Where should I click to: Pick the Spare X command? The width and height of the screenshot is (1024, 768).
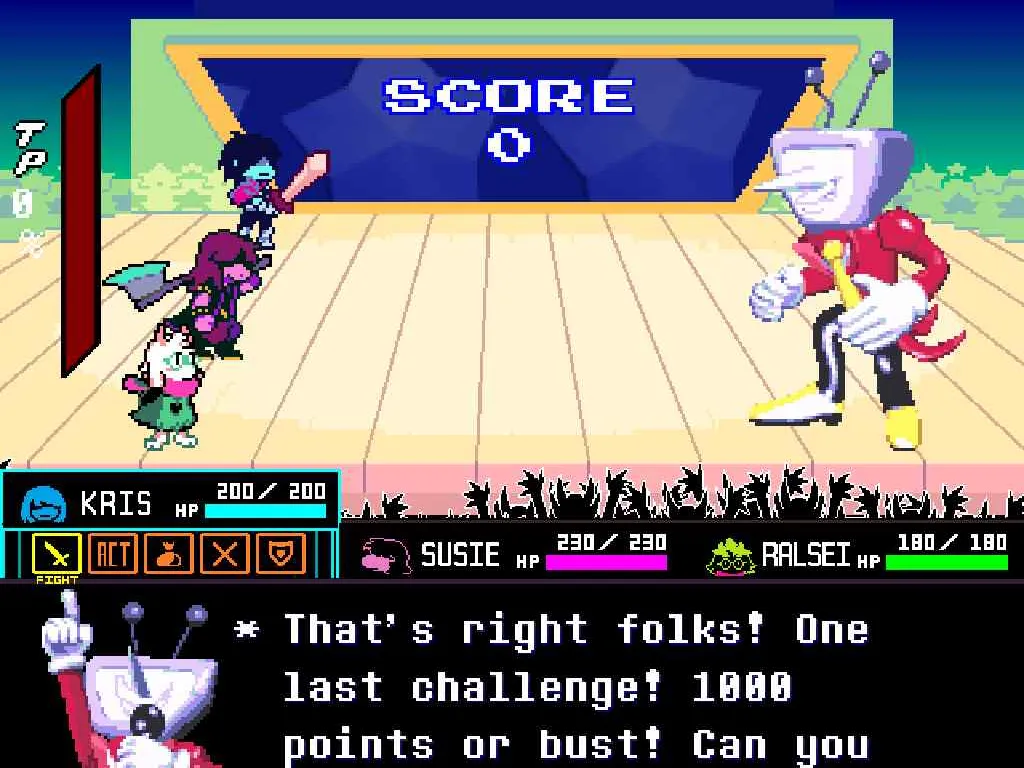click(225, 552)
